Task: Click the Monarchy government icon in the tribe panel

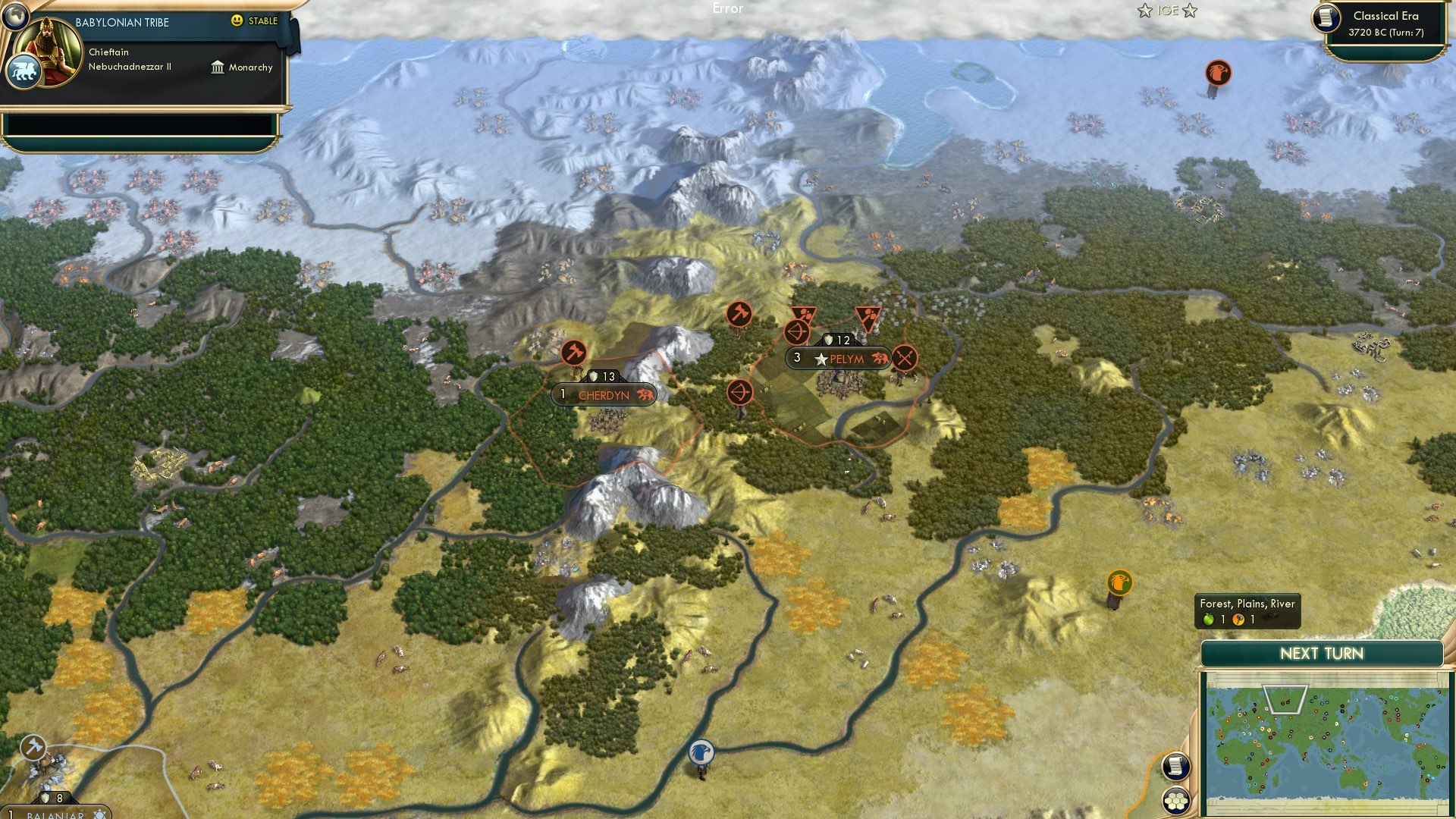Action: coord(216,67)
